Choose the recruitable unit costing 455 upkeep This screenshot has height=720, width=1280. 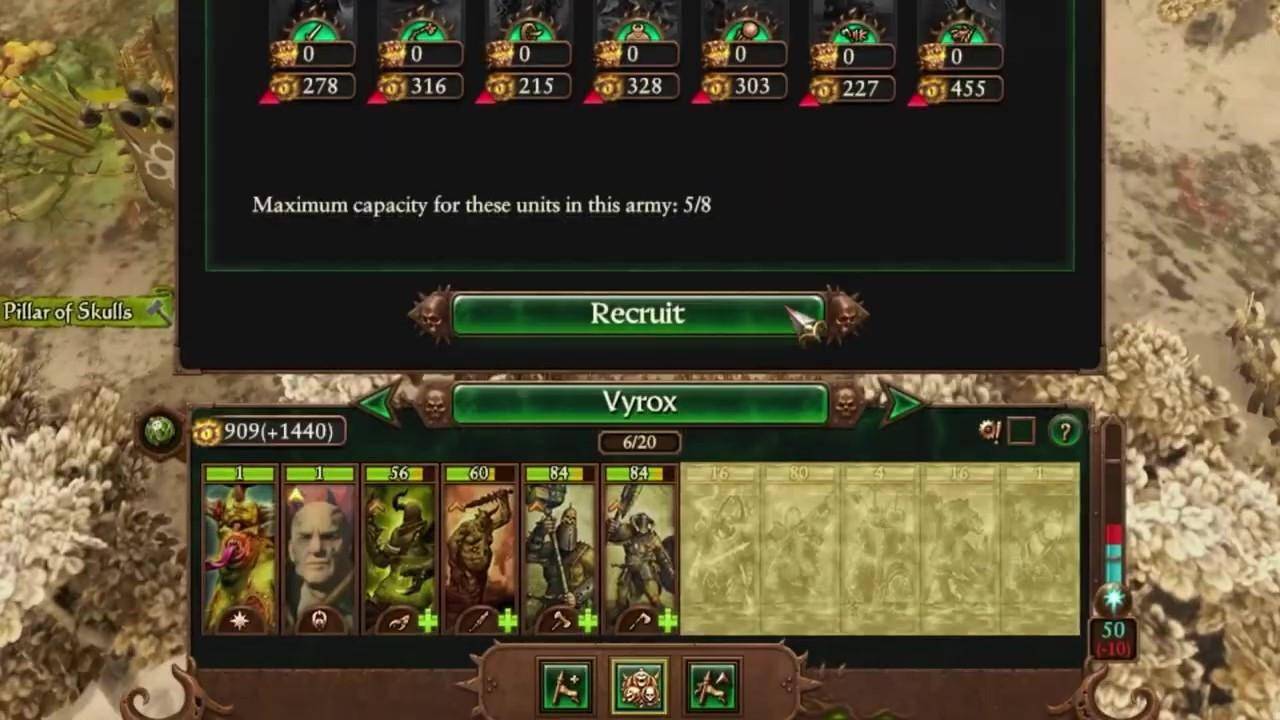click(x=959, y=50)
